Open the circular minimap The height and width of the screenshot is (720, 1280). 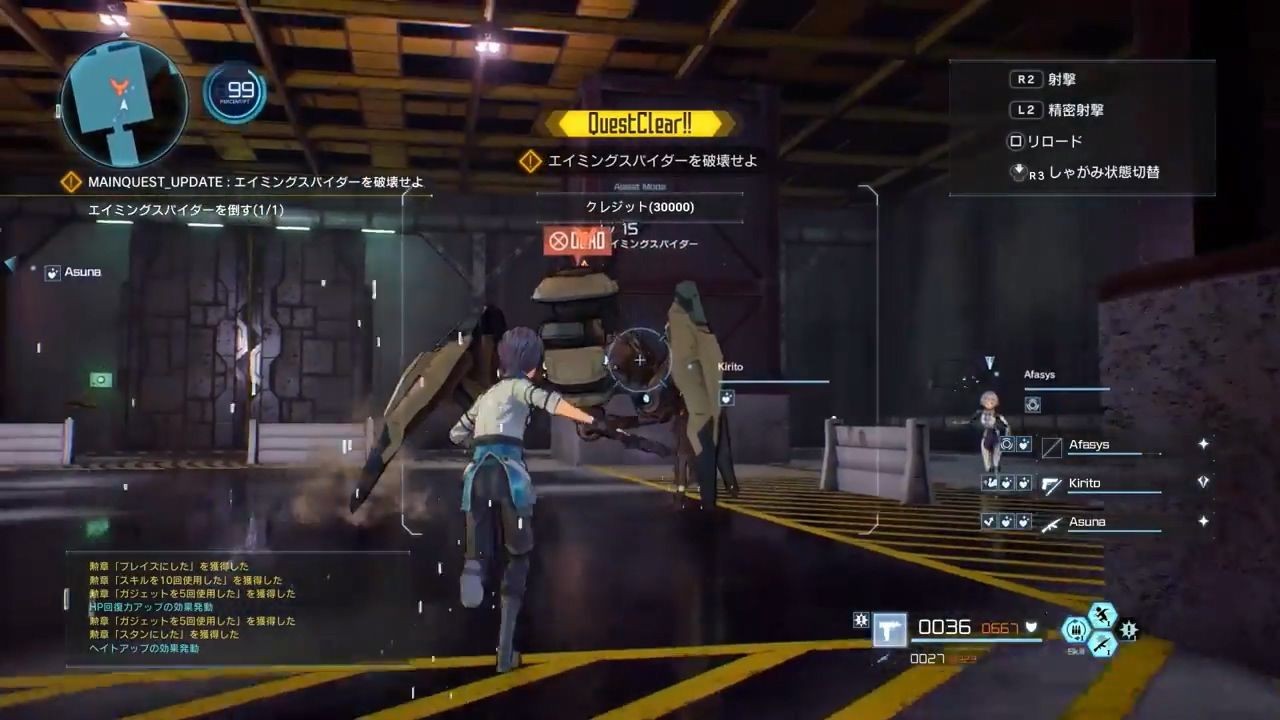point(124,103)
